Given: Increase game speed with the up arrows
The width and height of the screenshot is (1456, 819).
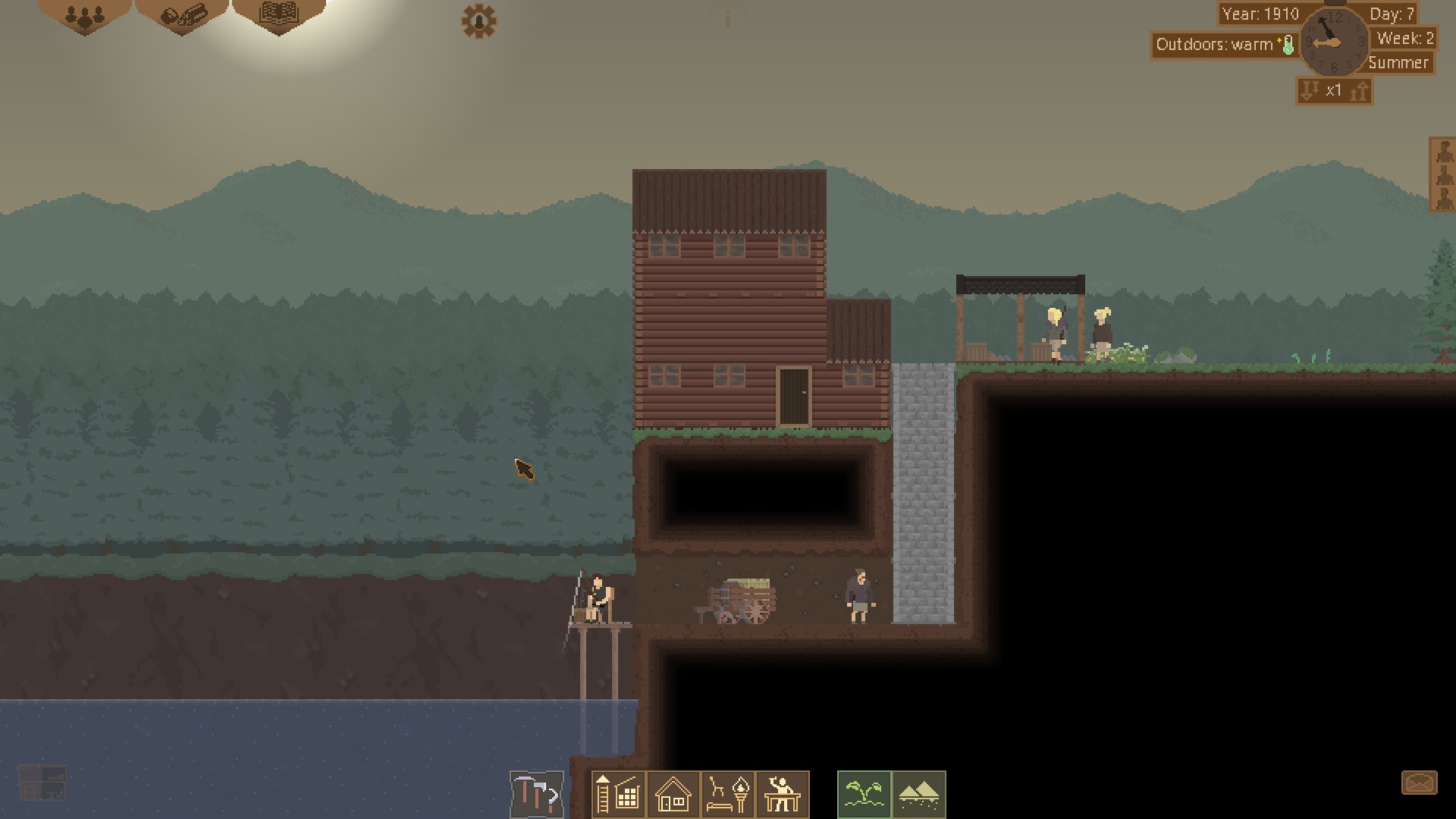Looking at the screenshot, I should tap(1360, 92).
